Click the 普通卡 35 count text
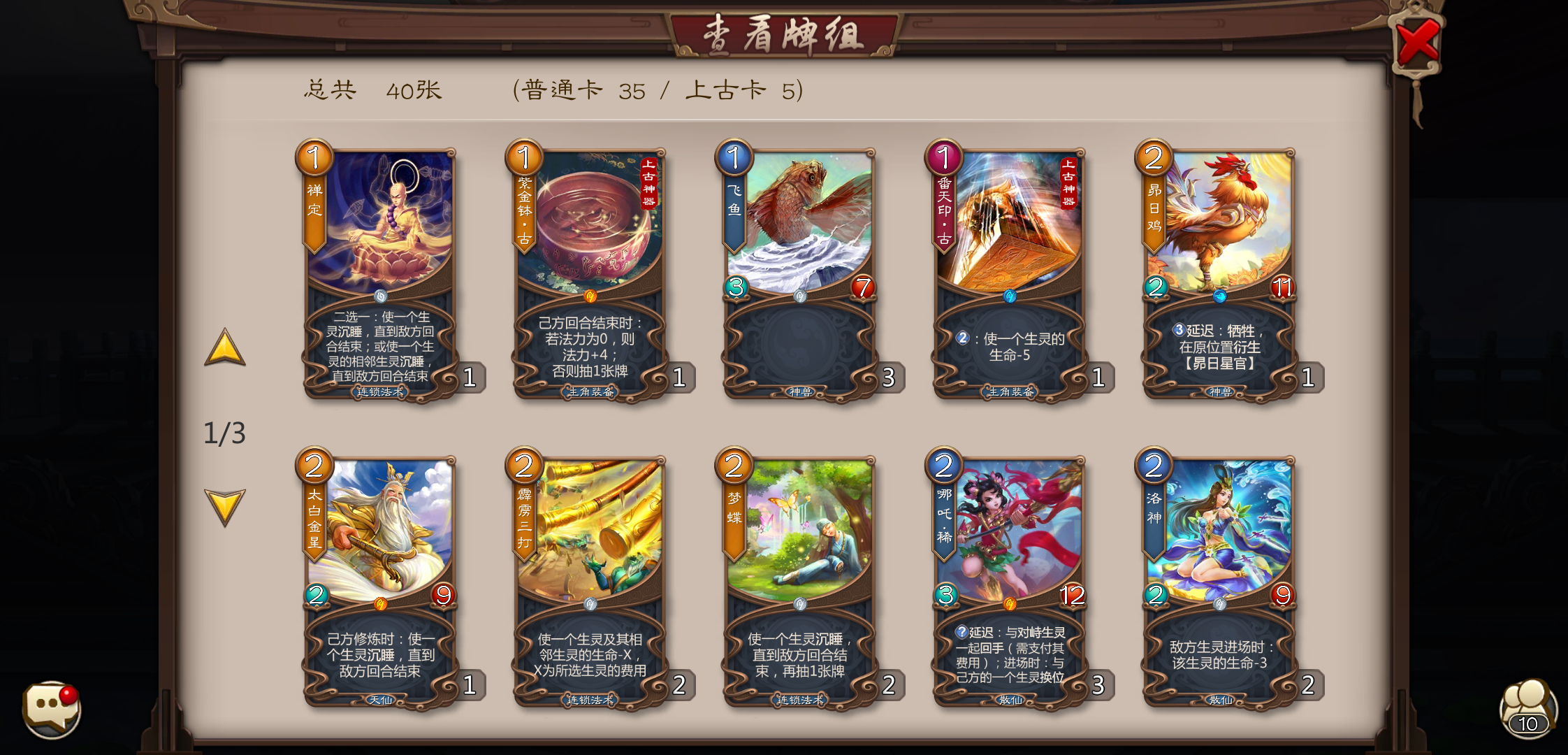The image size is (1568, 755). 585,89
